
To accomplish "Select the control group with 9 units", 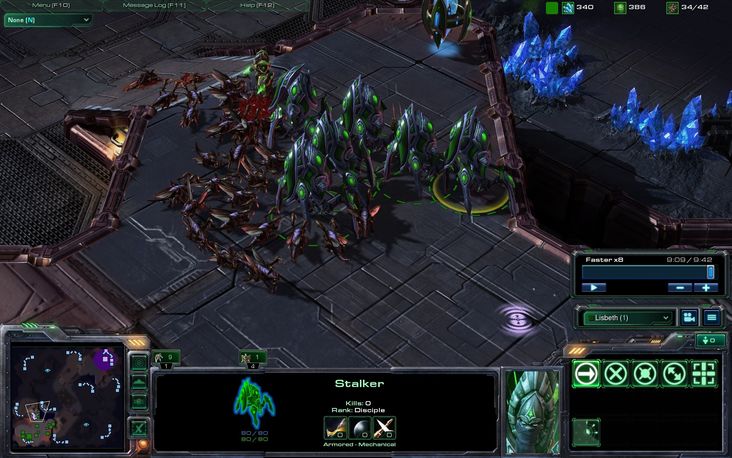I will click(166, 357).
